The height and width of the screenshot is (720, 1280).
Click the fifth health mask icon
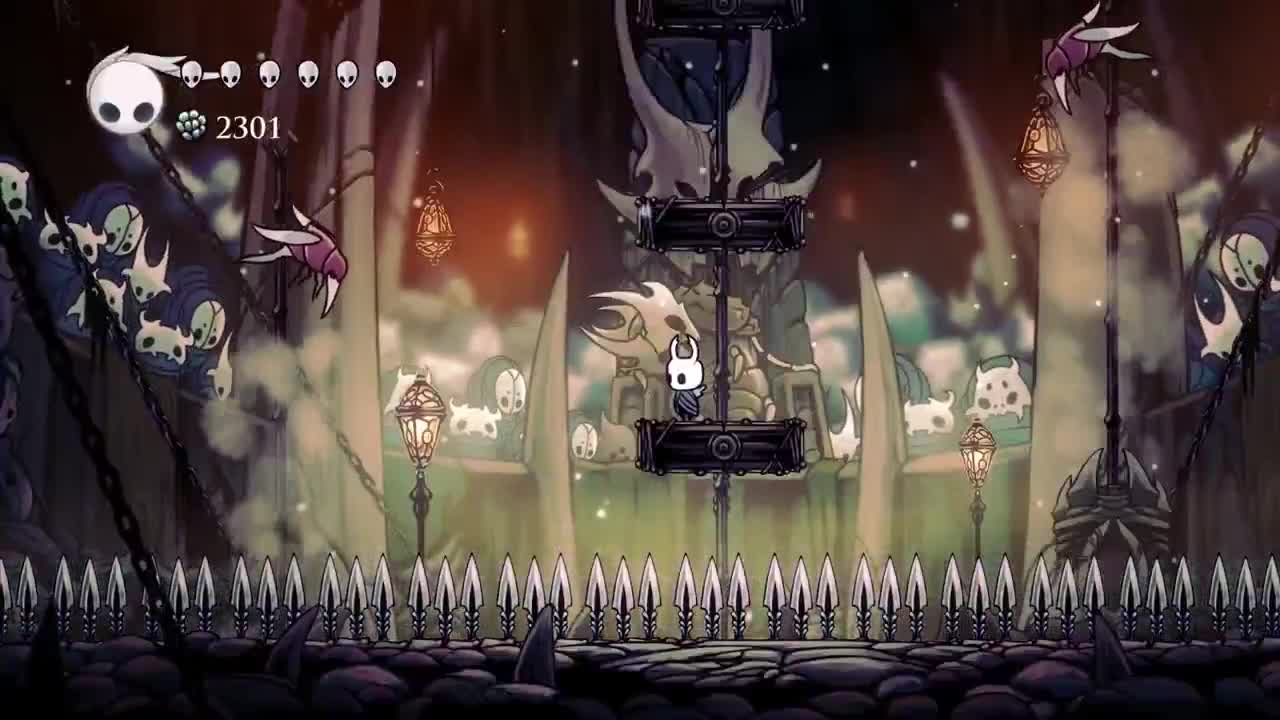(x=344, y=74)
